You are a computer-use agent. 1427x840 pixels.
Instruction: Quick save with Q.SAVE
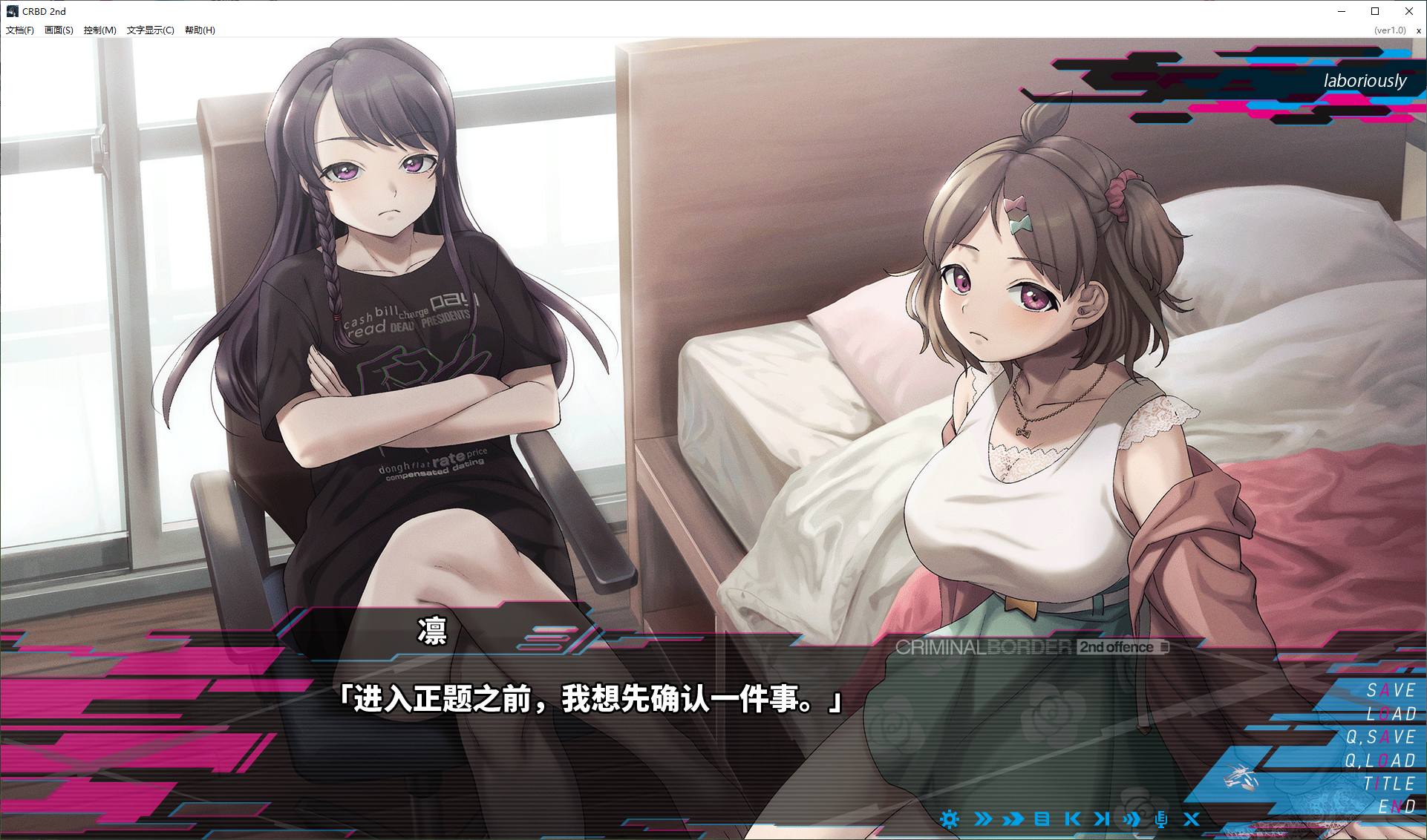point(1381,737)
